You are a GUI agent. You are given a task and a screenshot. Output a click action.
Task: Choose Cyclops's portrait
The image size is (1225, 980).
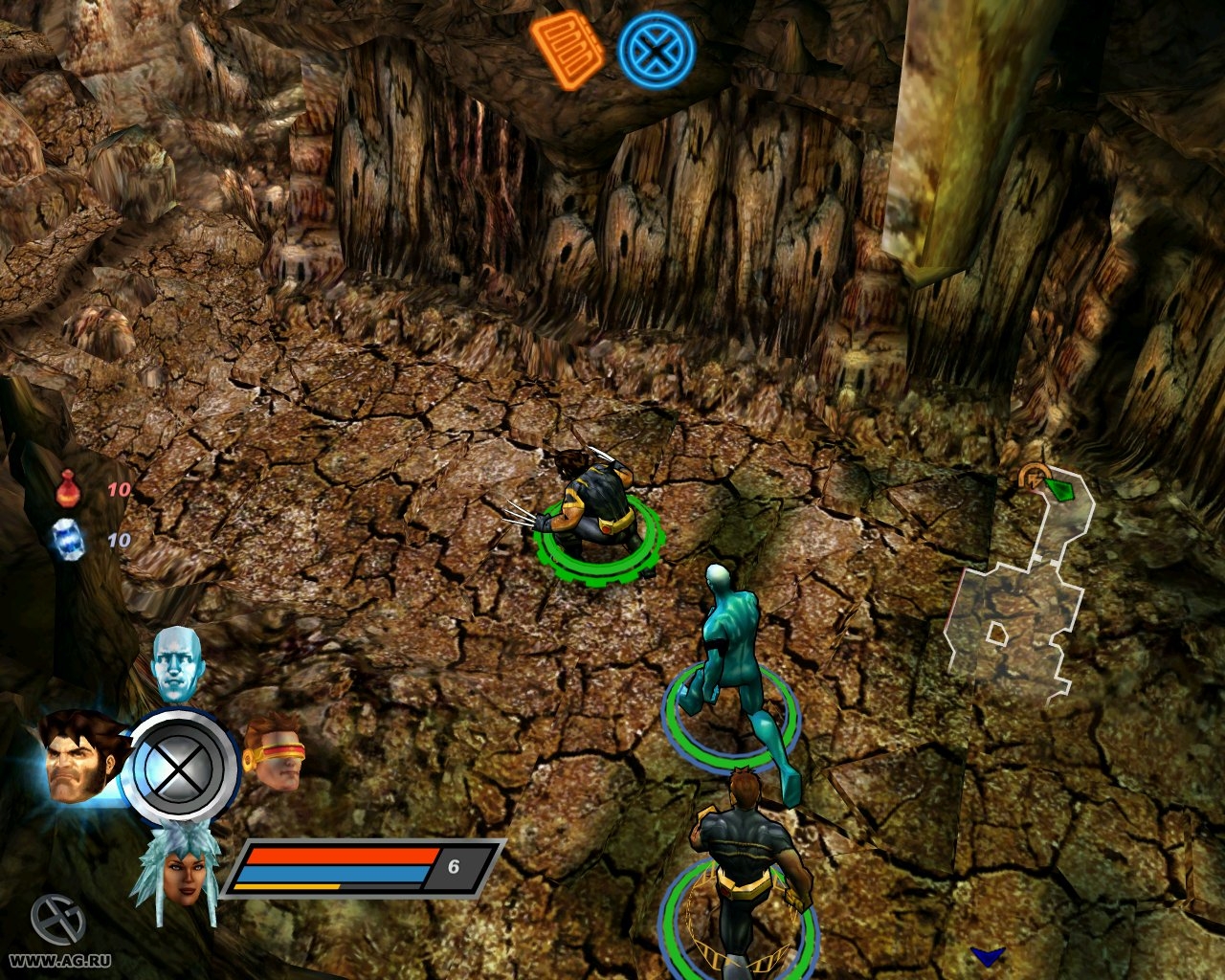tap(275, 753)
